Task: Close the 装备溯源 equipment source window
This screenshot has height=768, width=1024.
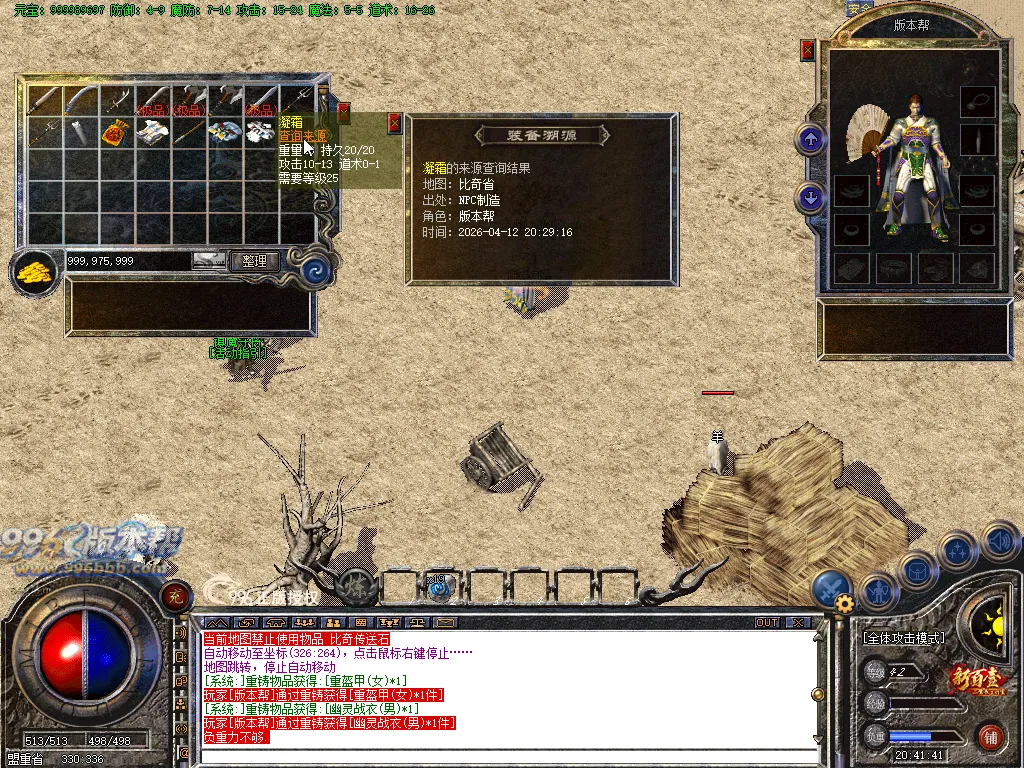Action: [394, 123]
